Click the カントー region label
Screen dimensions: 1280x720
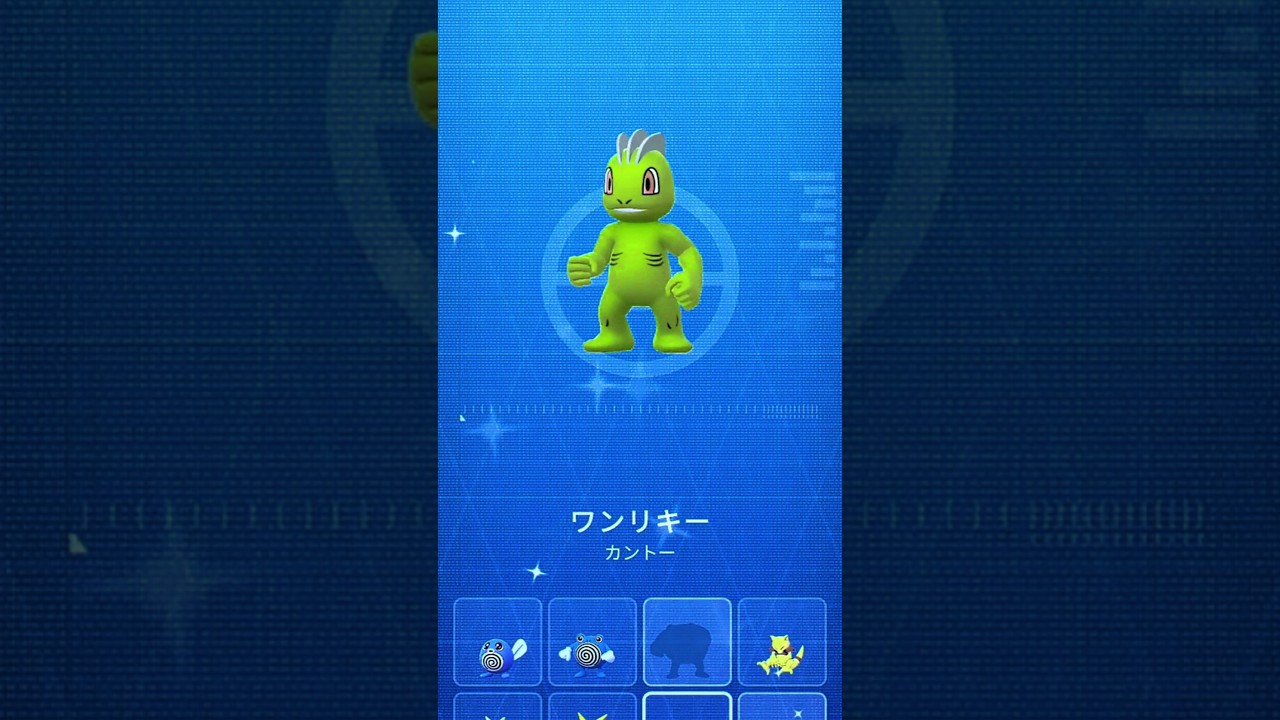click(640, 551)
